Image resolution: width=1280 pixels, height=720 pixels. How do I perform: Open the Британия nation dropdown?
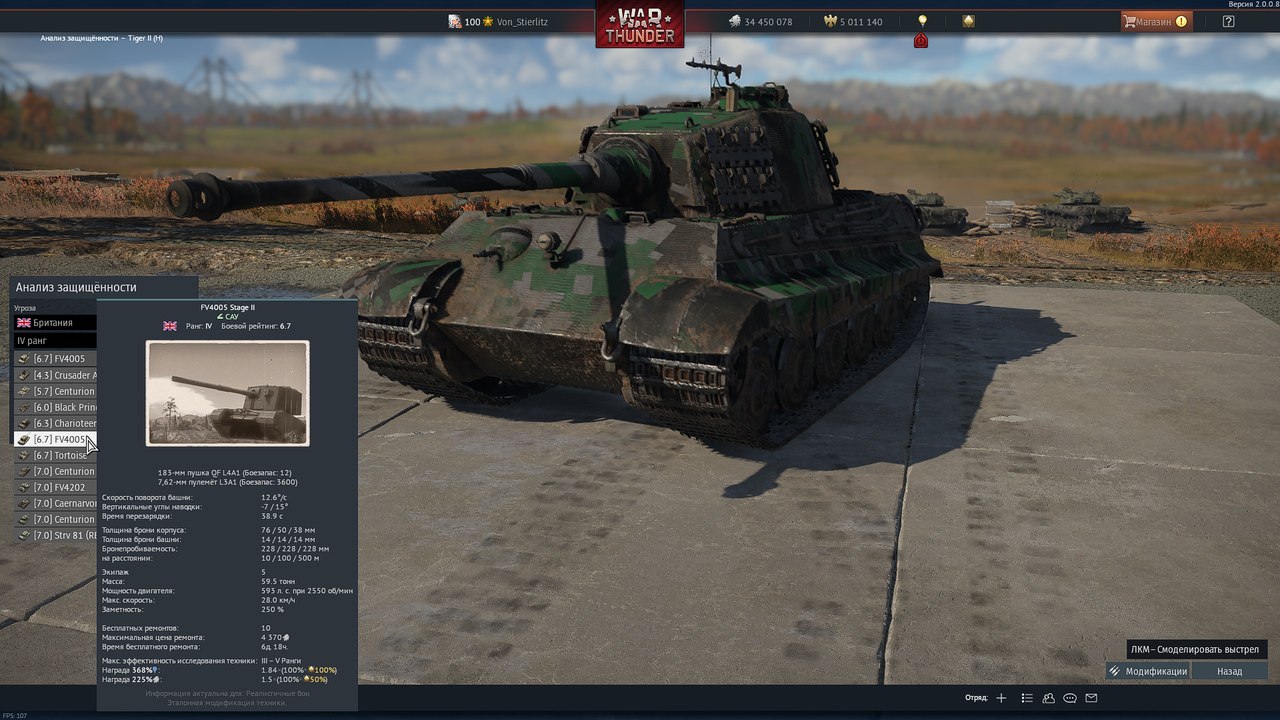55,323
